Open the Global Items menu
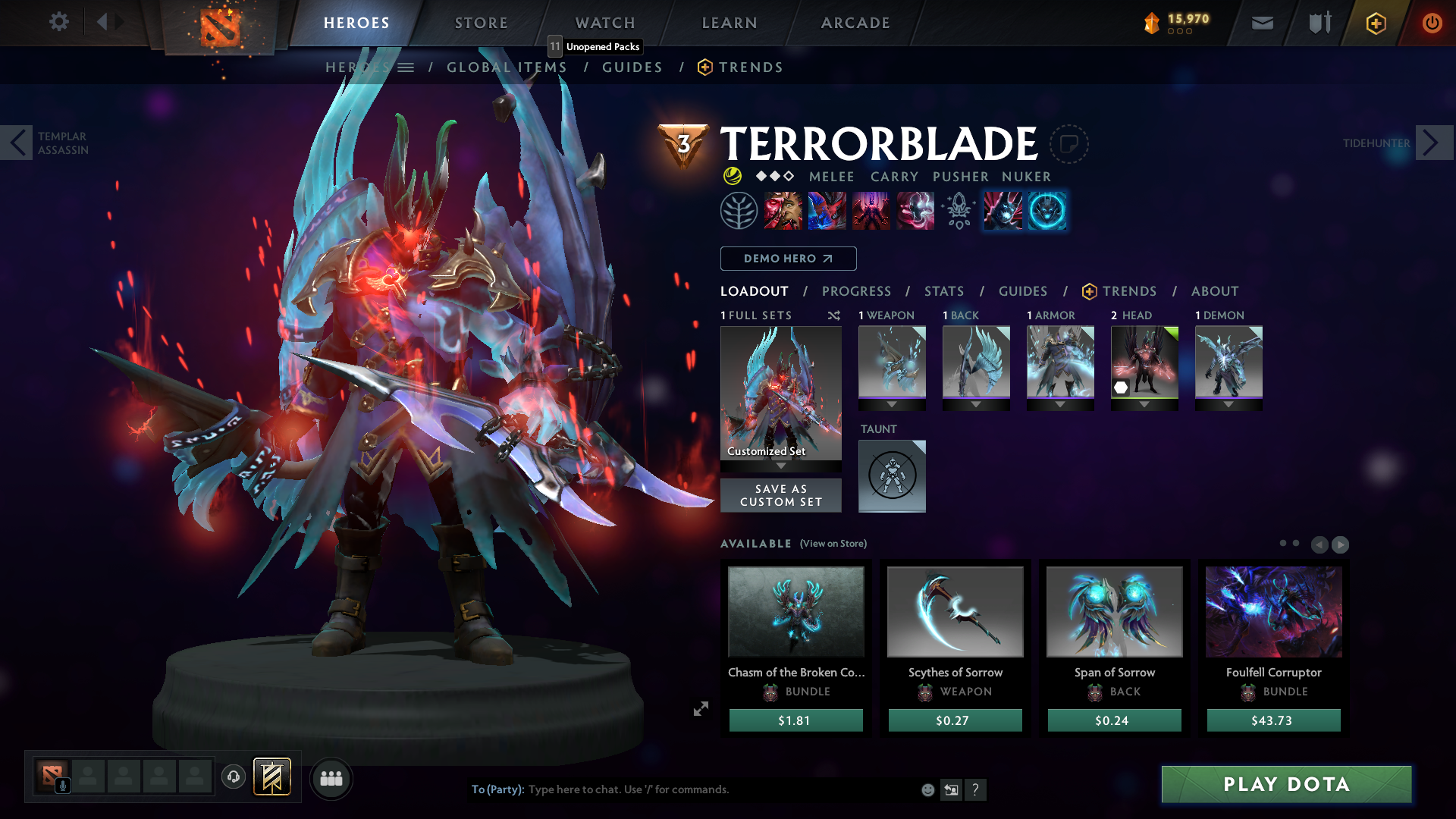 (507, 67)
